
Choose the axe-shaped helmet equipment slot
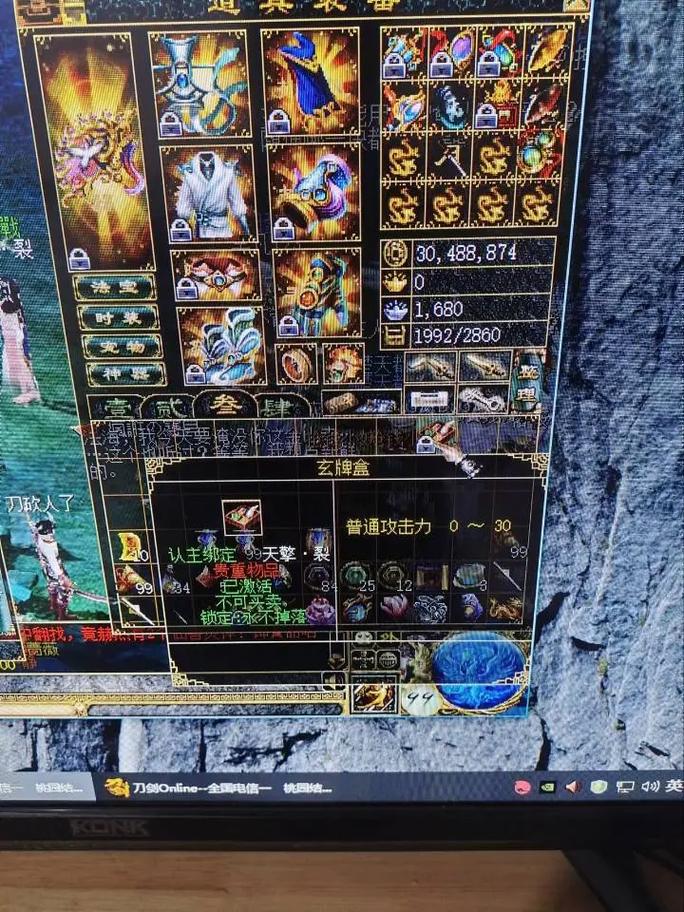click(x=200, y=84)
